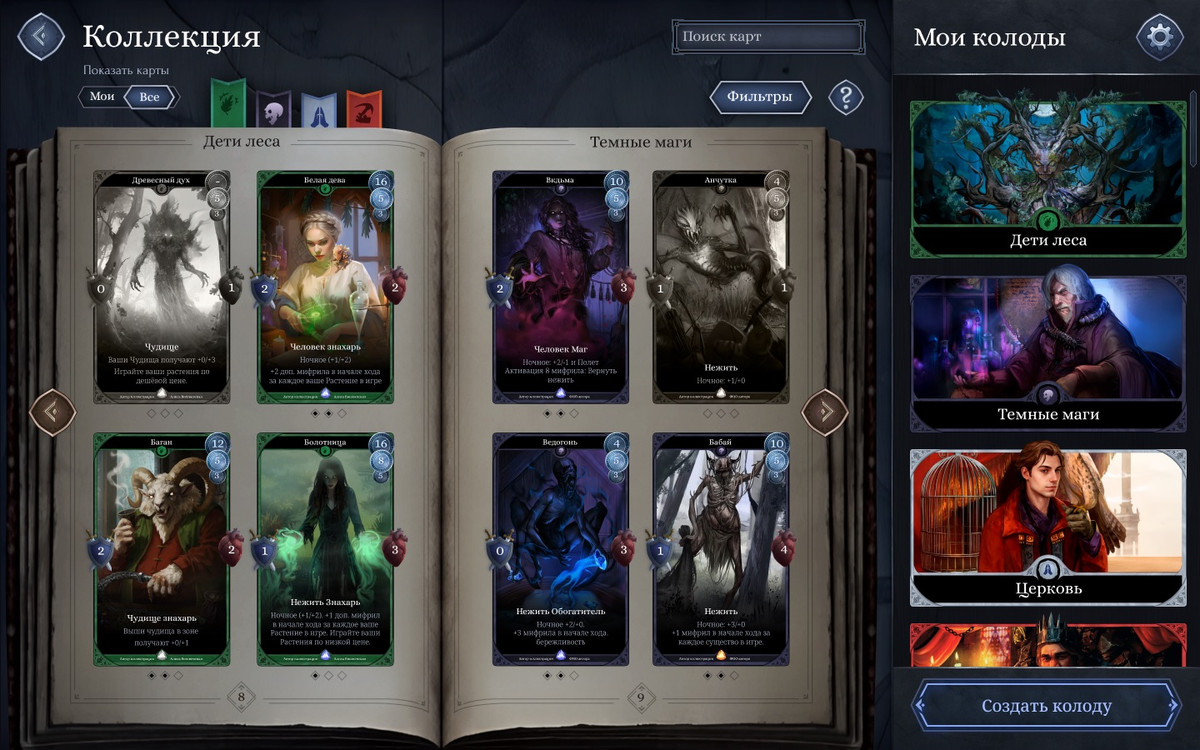
Task: Create a new deck with Создать колоду
Action: 1046,706
